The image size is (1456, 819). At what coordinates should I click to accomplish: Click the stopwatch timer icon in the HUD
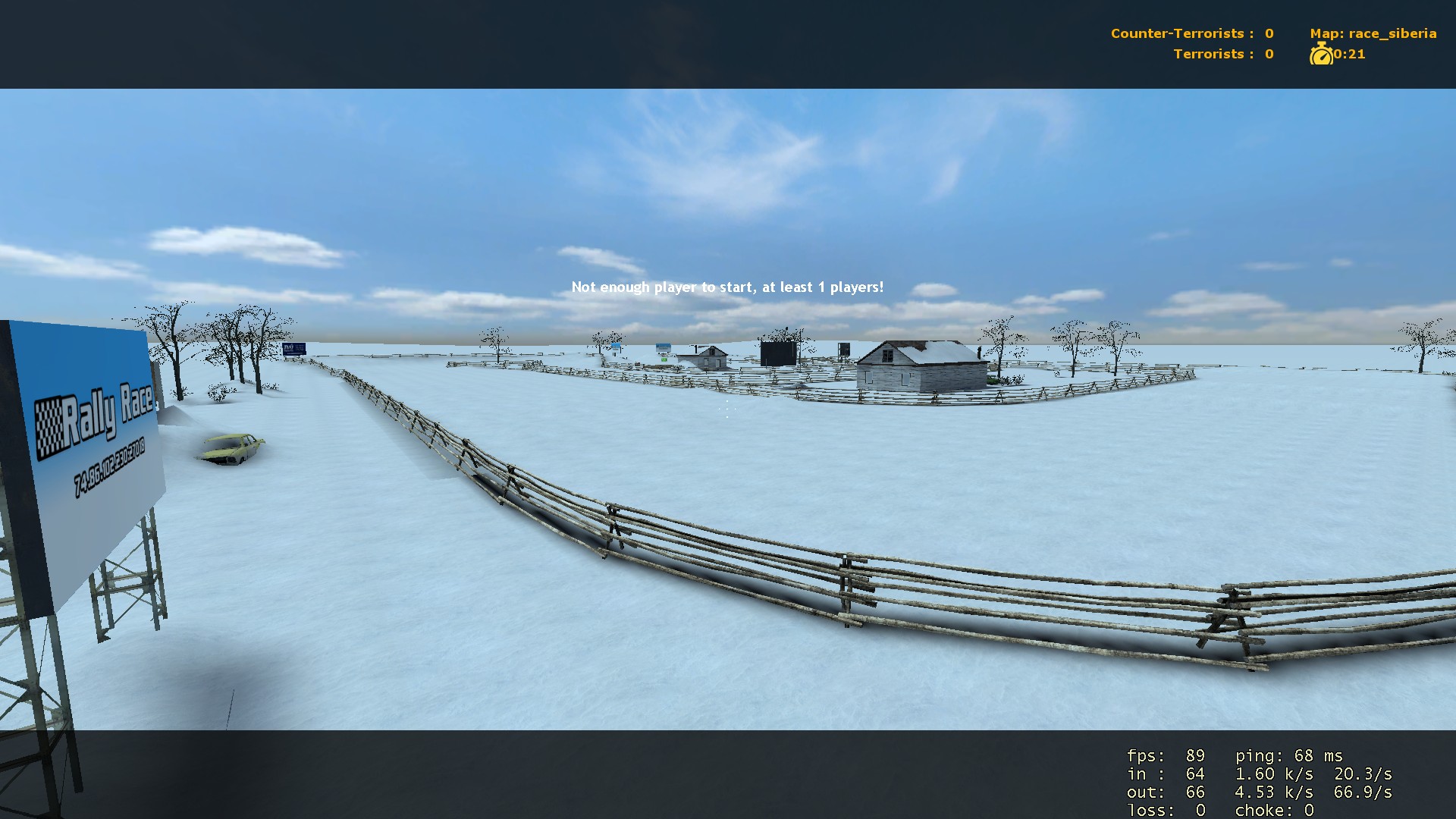[x=1323, y=53]
